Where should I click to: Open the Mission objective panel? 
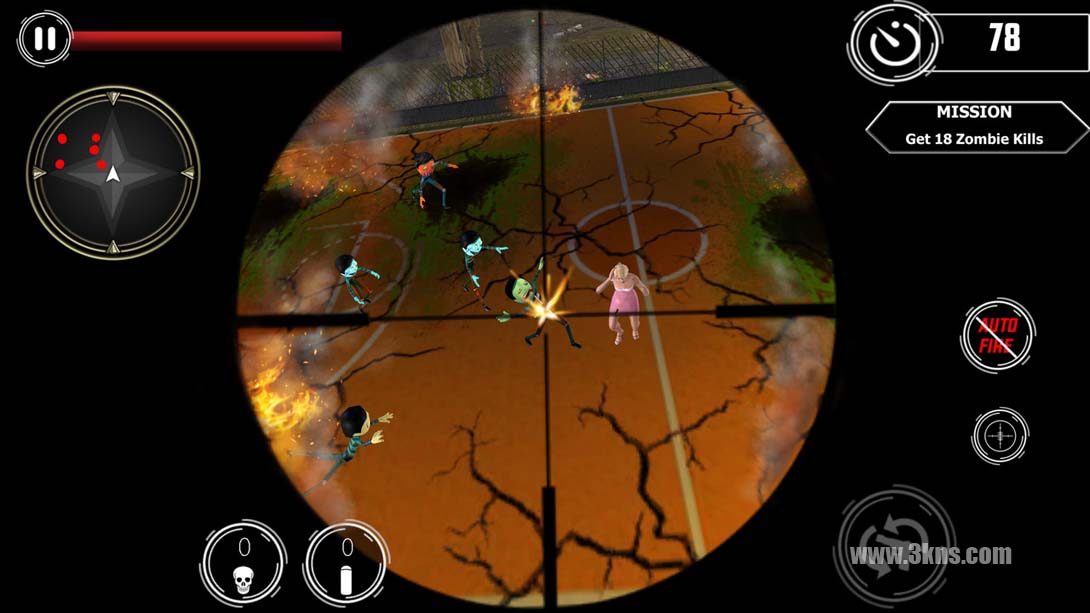click(974, 127)
